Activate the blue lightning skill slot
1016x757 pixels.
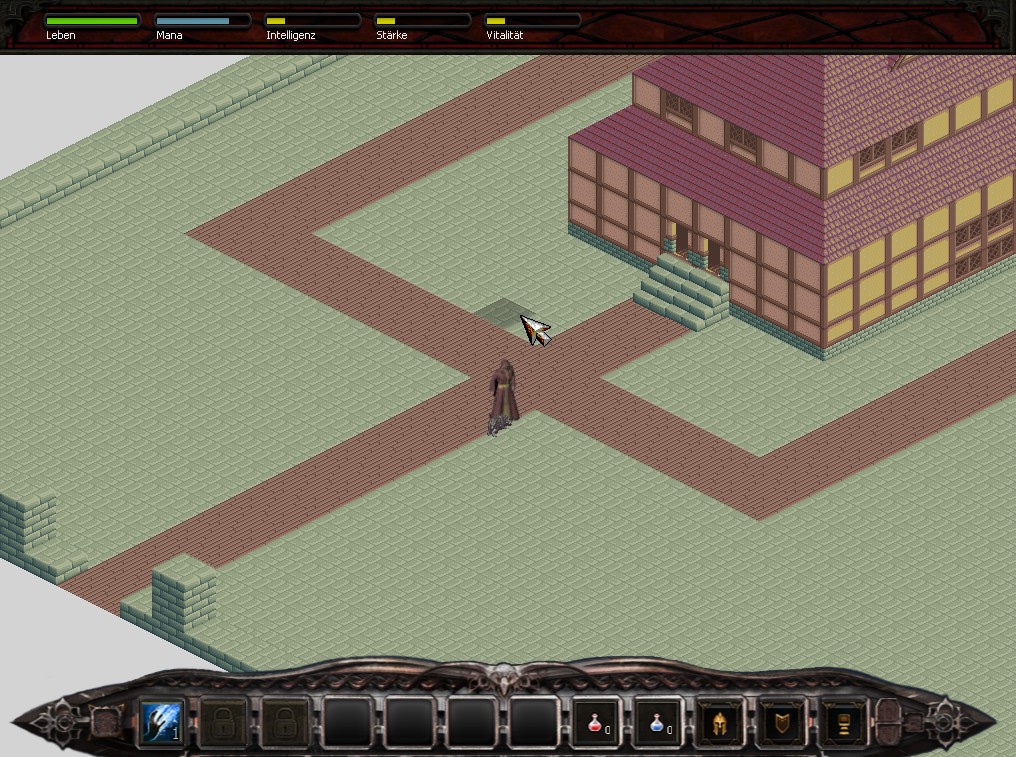pyautogui.click(x=161, y=720)
